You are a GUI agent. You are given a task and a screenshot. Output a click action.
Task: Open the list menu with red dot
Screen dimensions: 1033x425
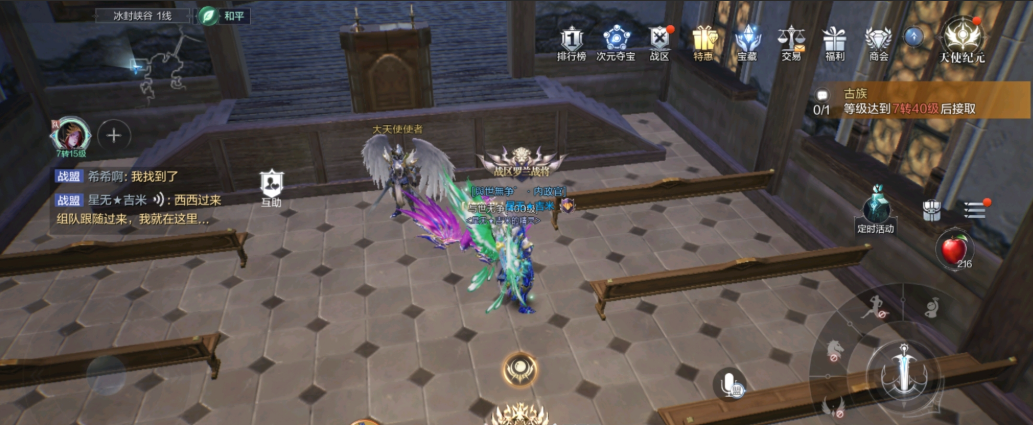975,209
